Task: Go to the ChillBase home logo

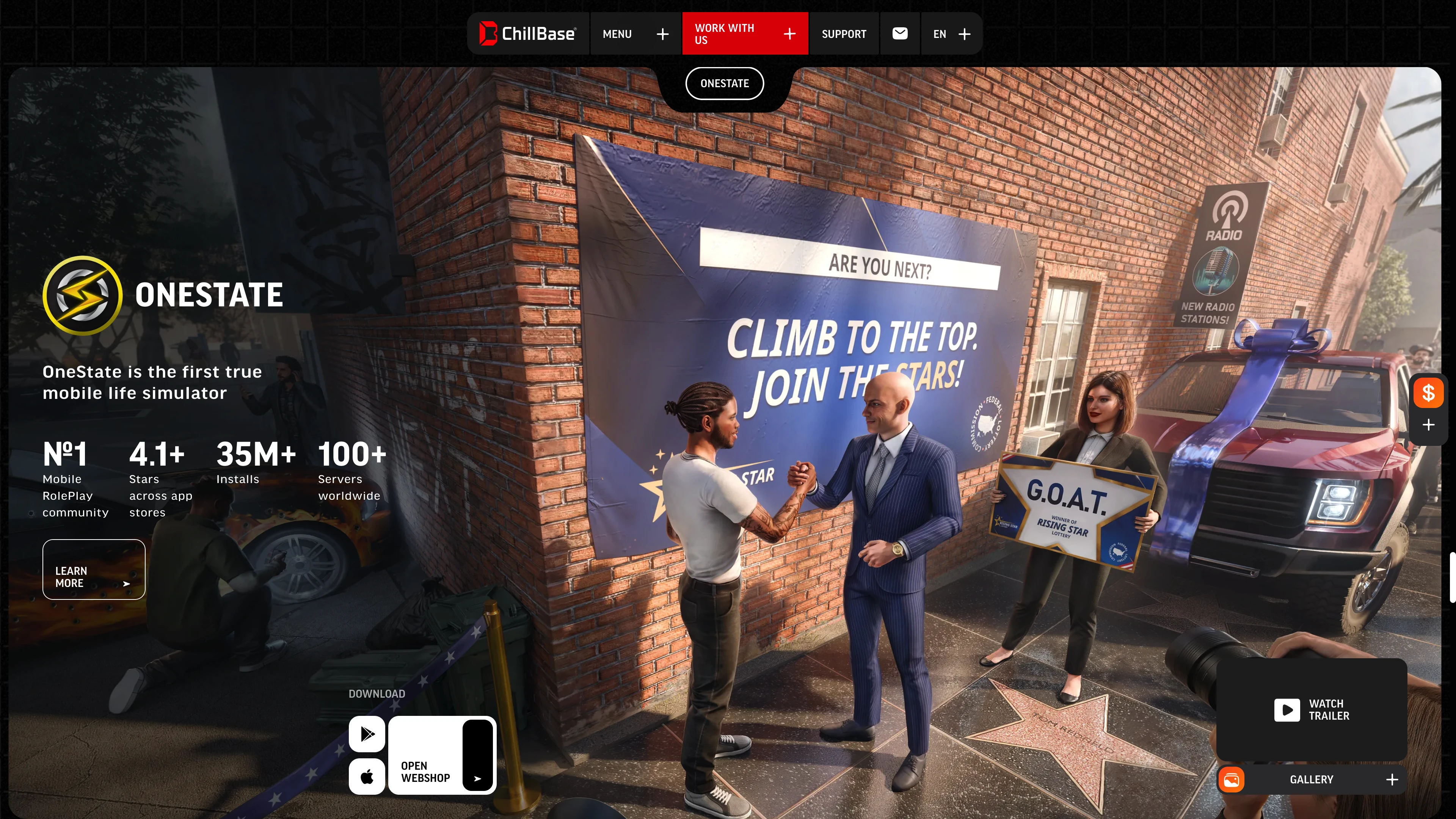Action: click(527, 34)
